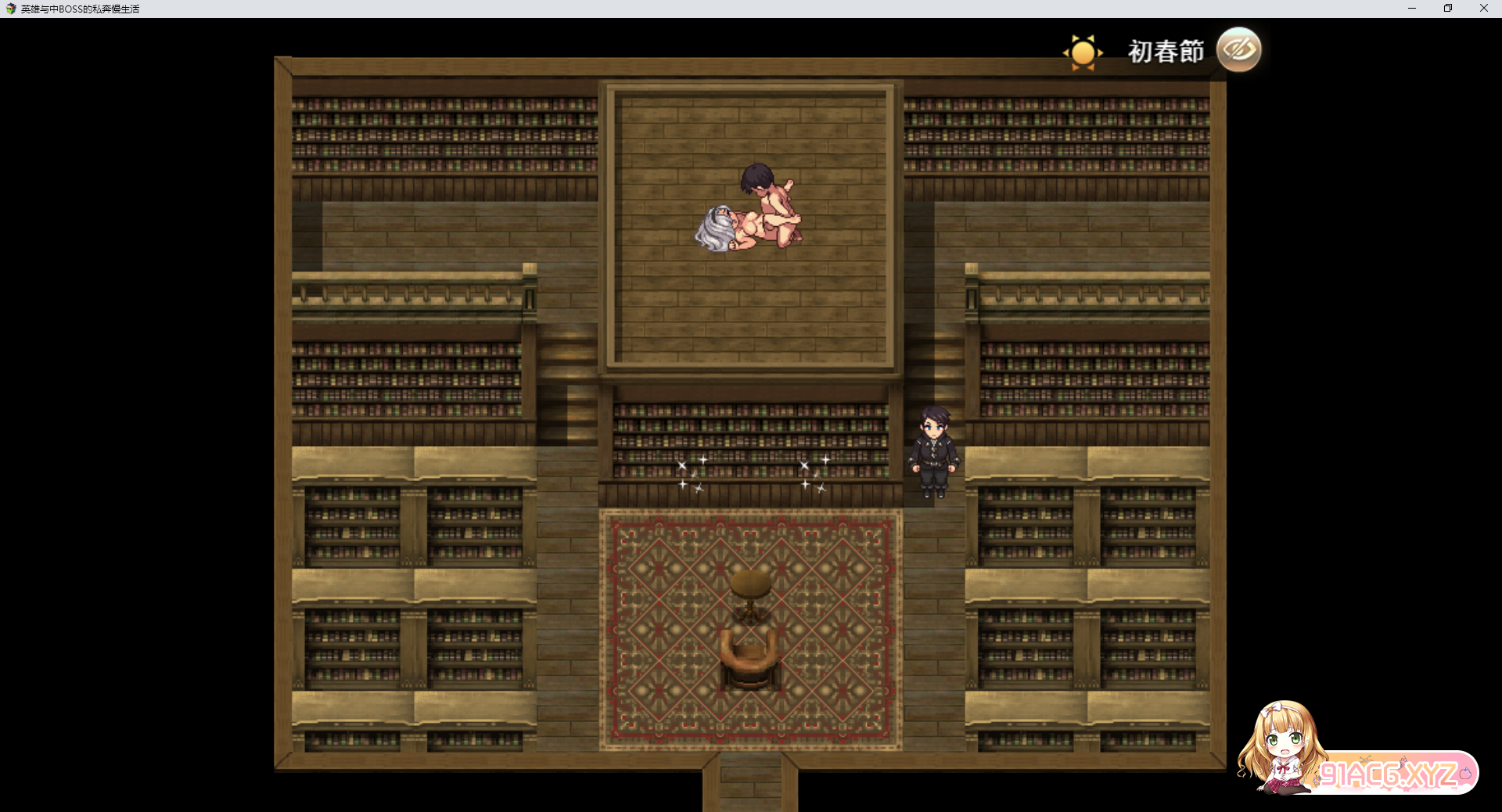Toggle the crossed-eye hide HUD button
This screenshot has height=812, width=1502.
[x=1239, y=50]
